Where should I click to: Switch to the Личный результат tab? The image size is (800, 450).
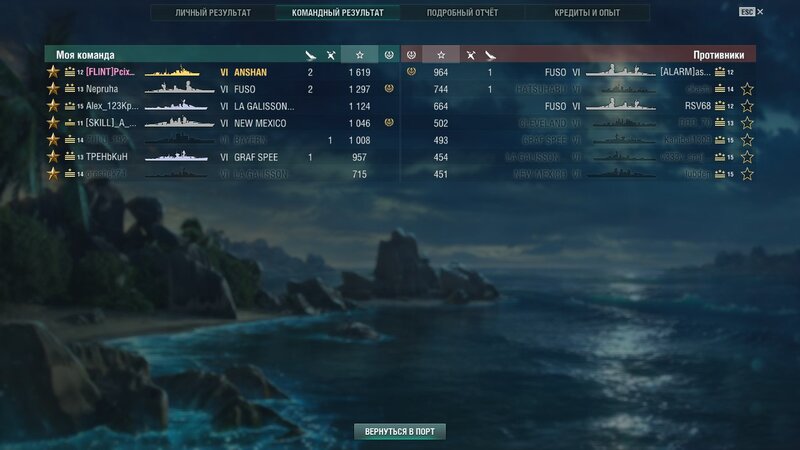click(212, 13)
